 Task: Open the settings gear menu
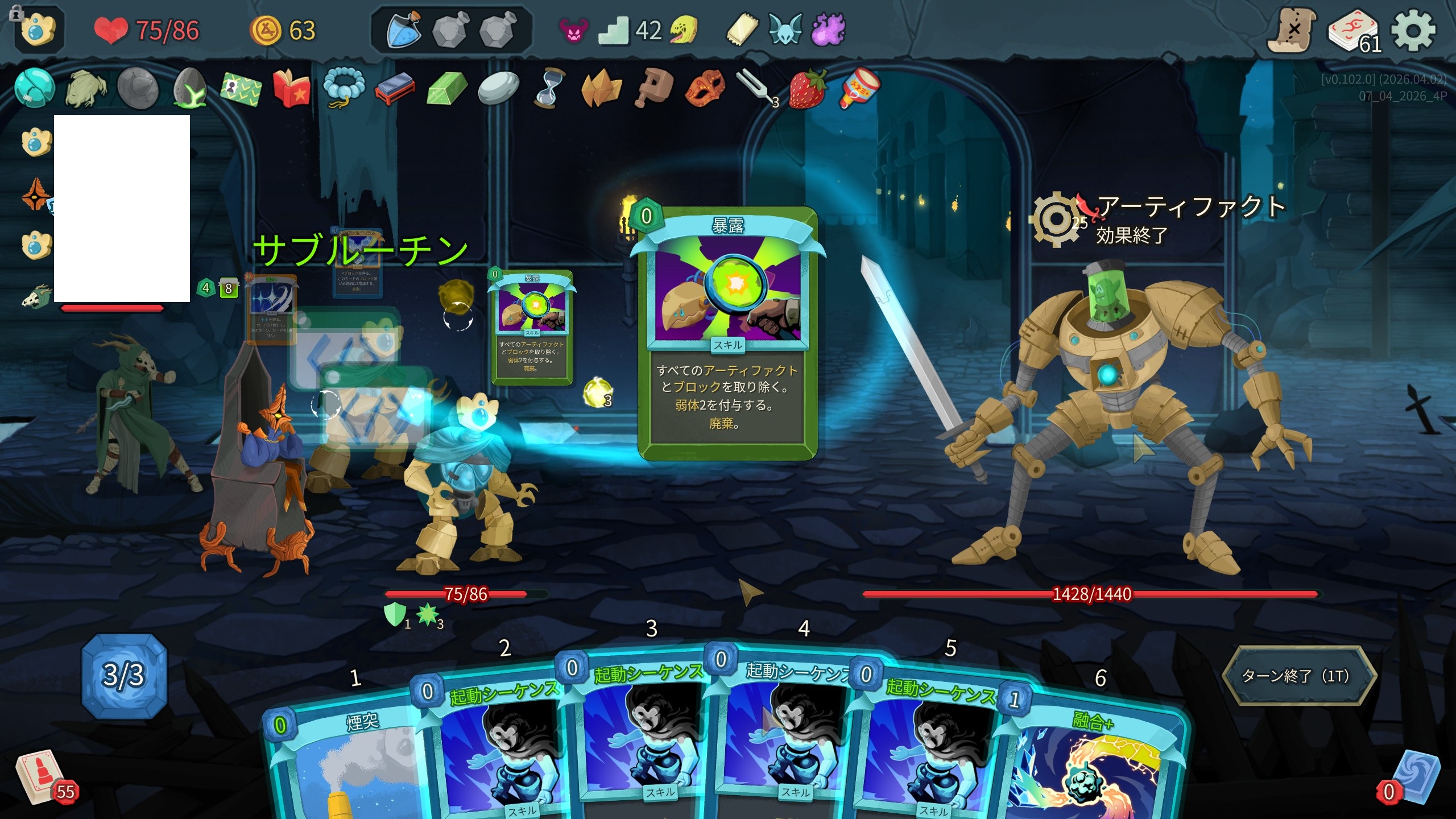click(1413, 31)
